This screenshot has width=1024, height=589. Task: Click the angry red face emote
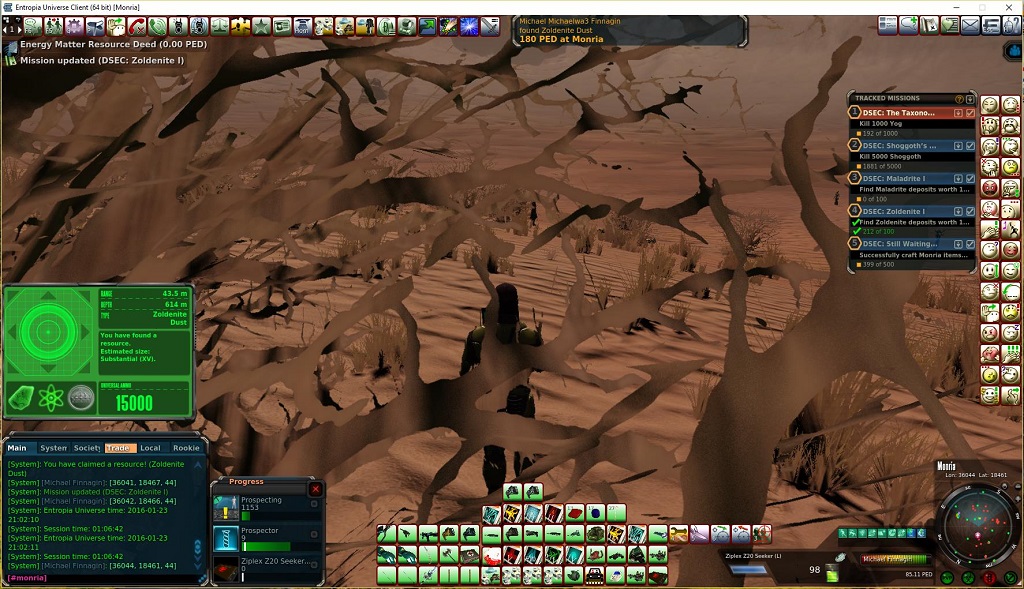pos(989,187)
